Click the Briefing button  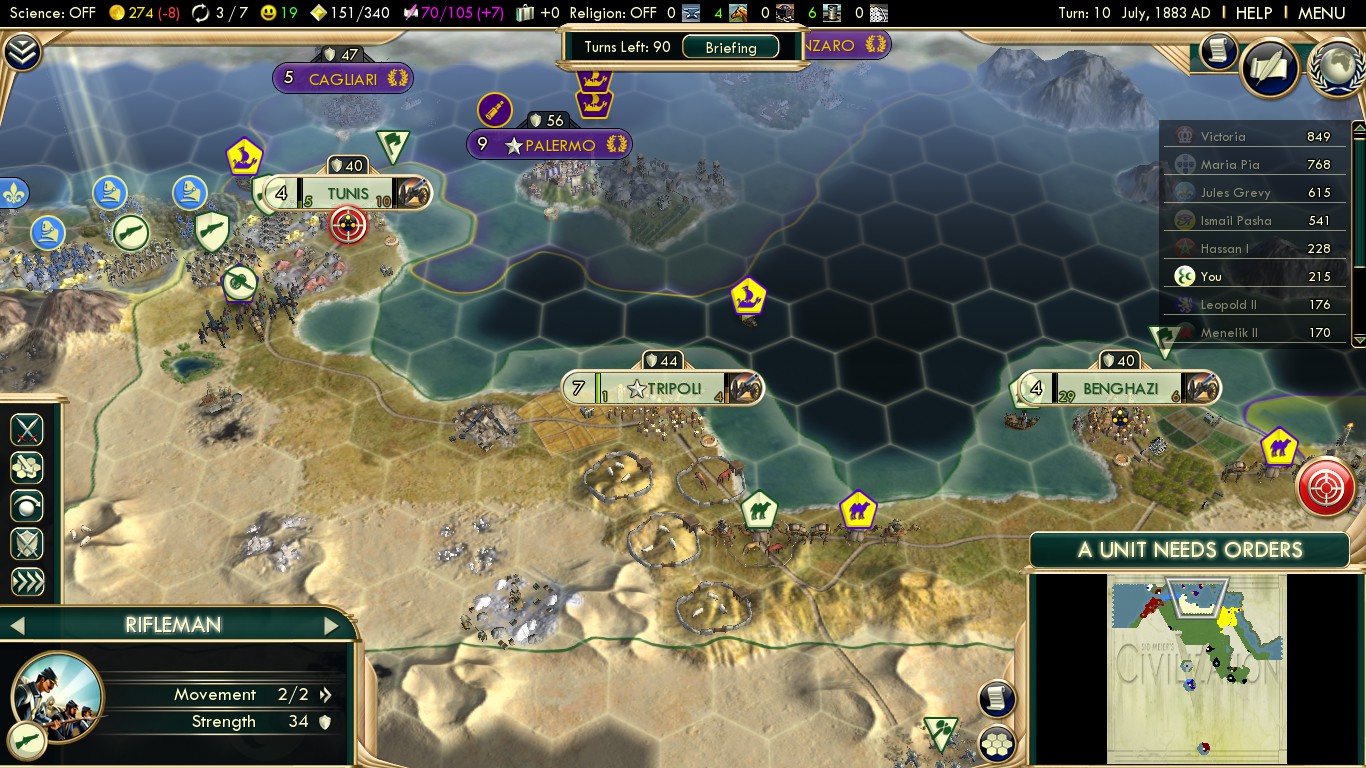tap(731, 47)
